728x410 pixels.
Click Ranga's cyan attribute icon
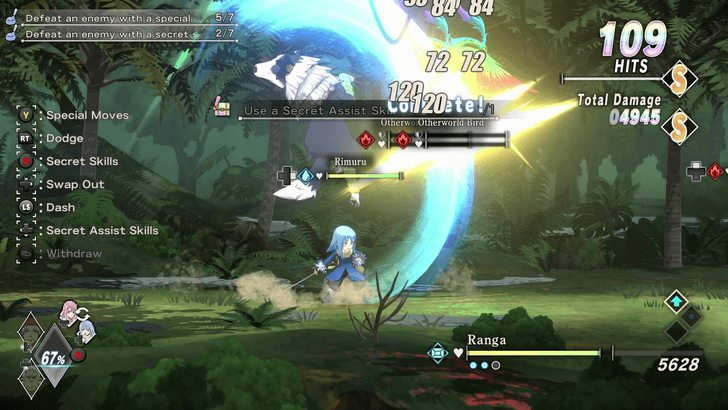437,352
